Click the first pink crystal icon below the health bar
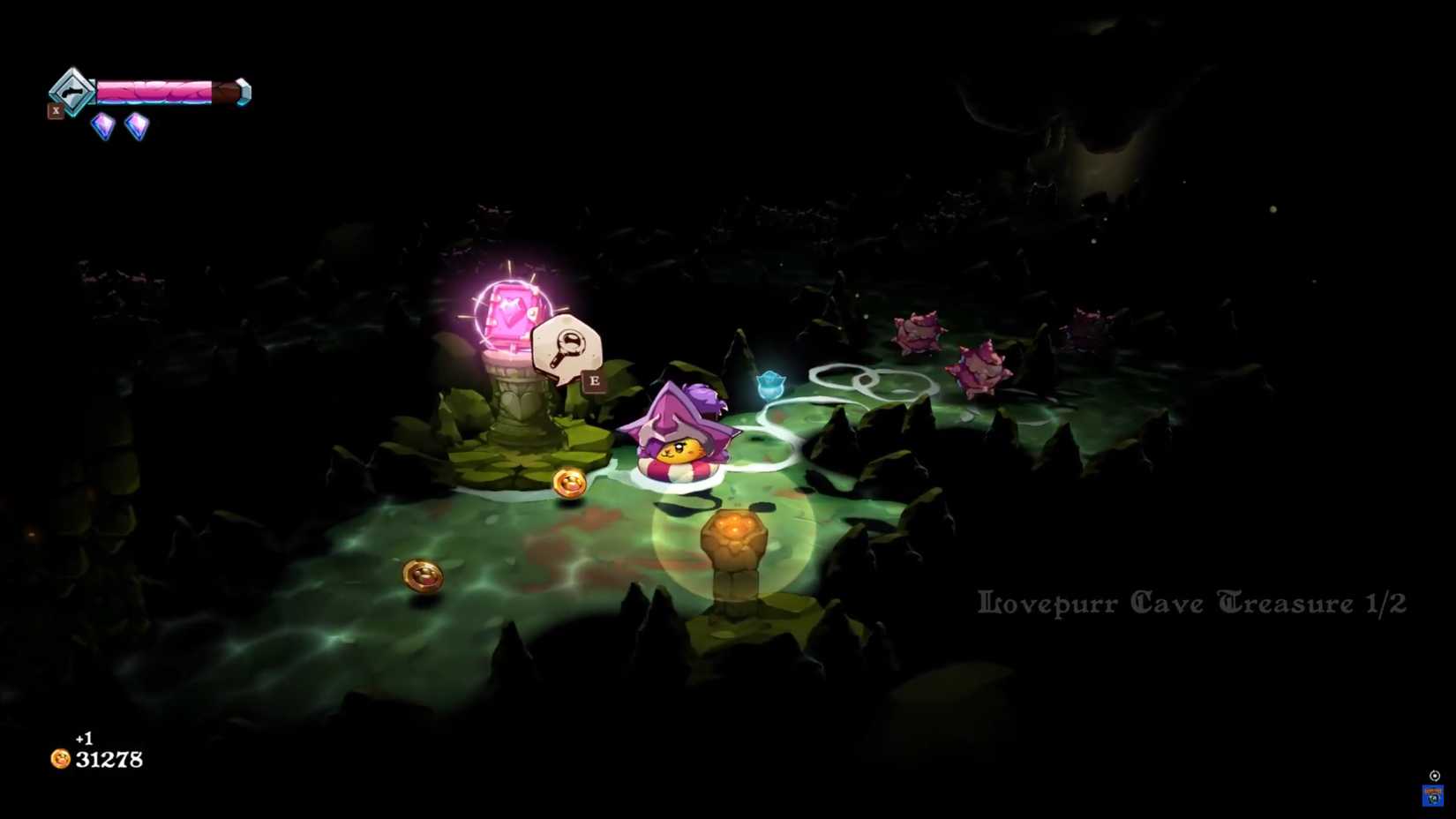This screenshot has height=819, width=1456. click(x=101, y=124)
